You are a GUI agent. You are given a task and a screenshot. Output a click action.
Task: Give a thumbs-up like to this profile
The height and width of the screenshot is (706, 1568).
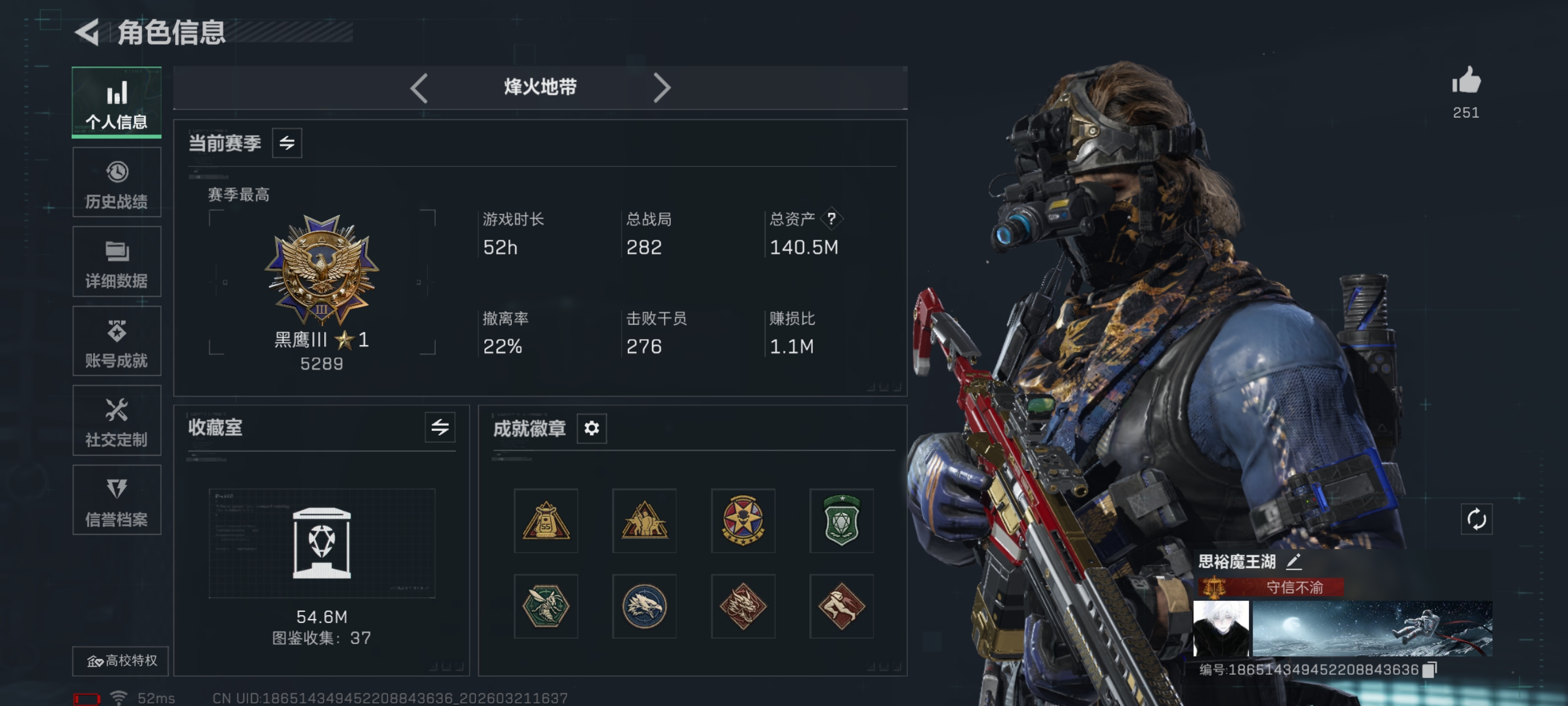pos(1466,81)
